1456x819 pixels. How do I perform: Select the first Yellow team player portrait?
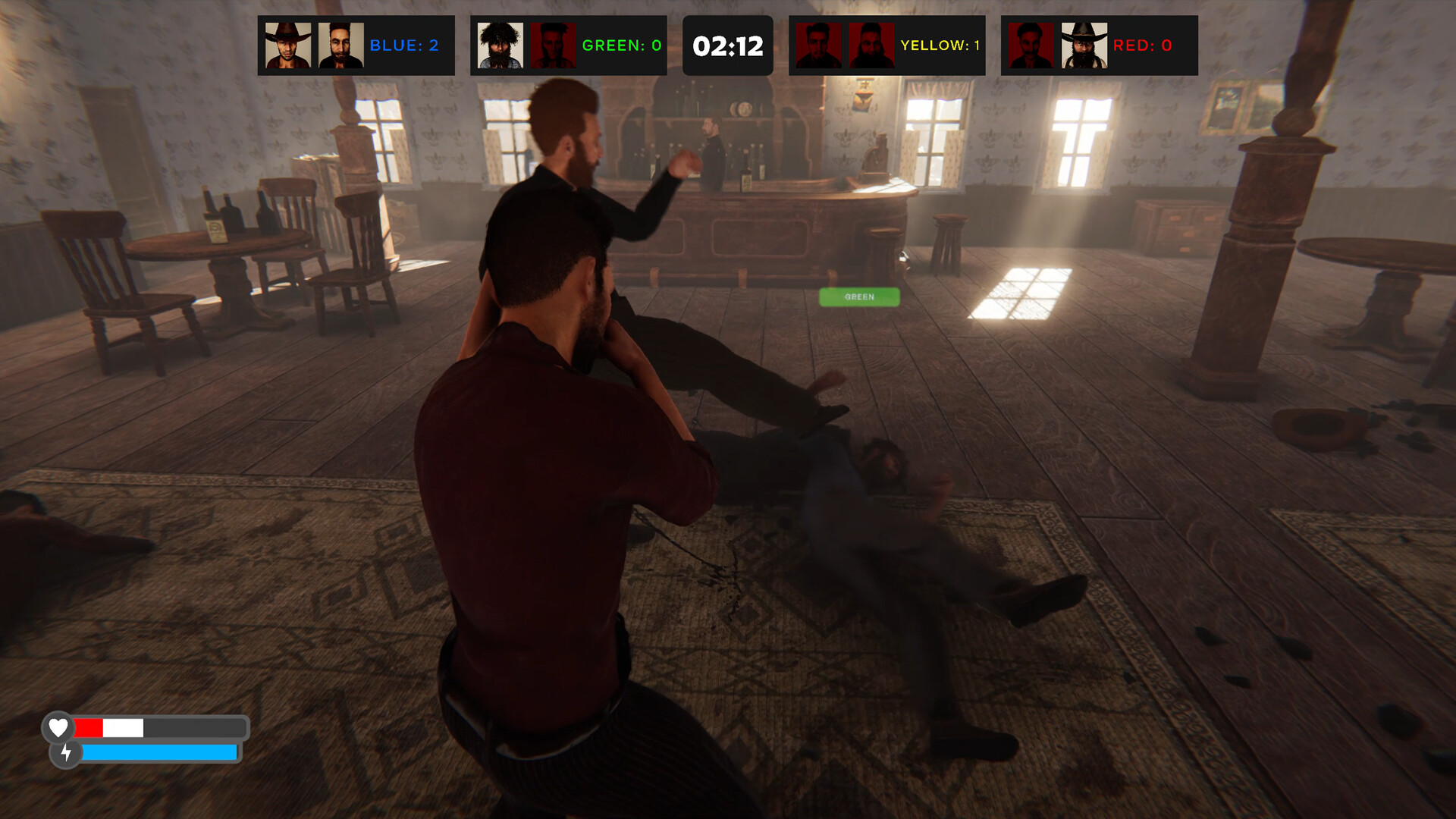click(819, 45)
